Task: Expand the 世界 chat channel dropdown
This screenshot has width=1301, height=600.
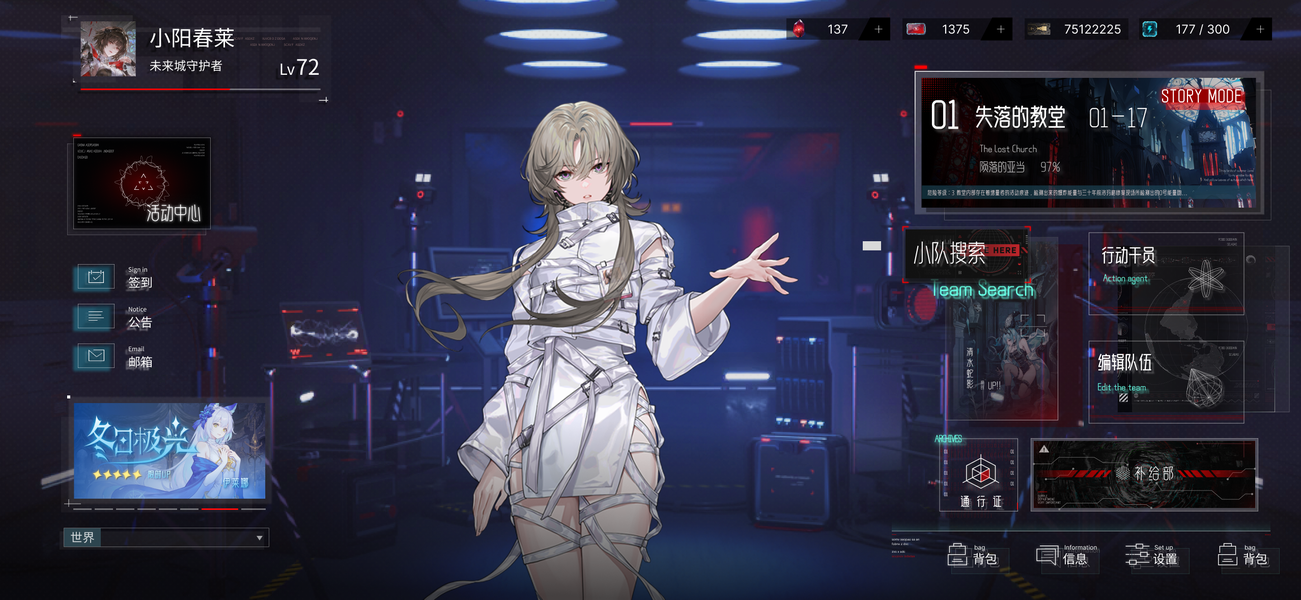Action: pyautogui.click(x=260, y=538)
